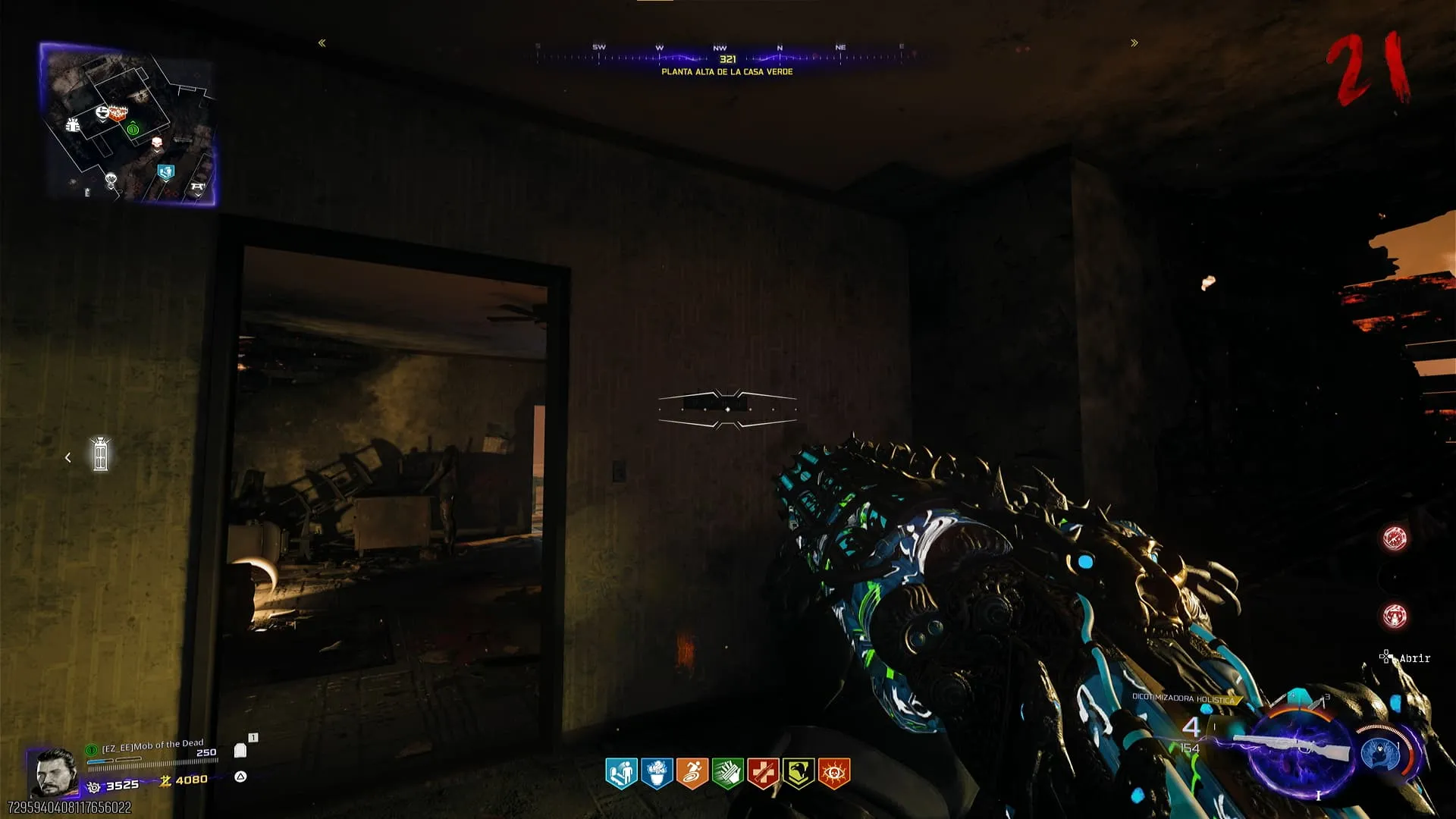
Task: Select the orange flaming crate minimap marker
Action: click(x=118, y=113)
